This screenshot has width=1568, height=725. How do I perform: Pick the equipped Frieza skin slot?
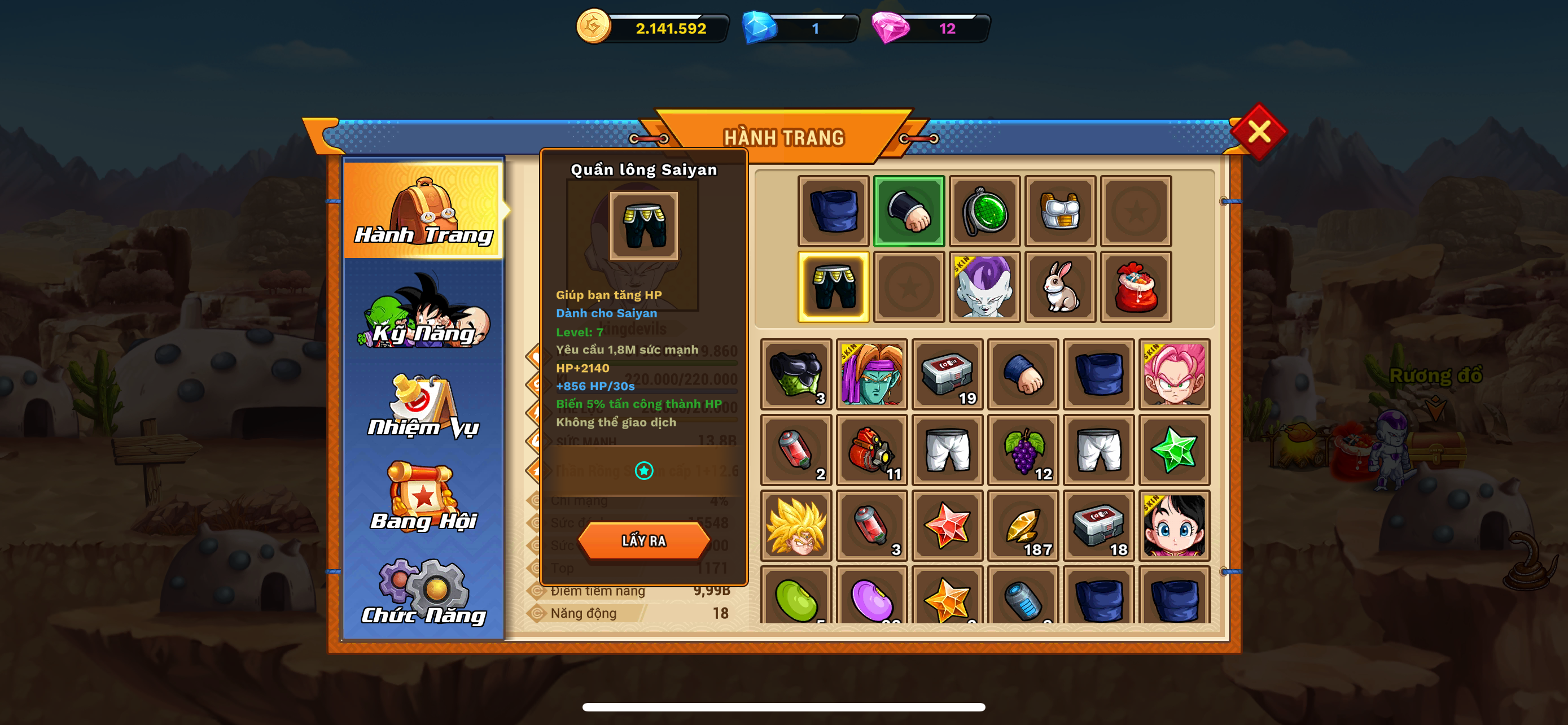(984, 287)
